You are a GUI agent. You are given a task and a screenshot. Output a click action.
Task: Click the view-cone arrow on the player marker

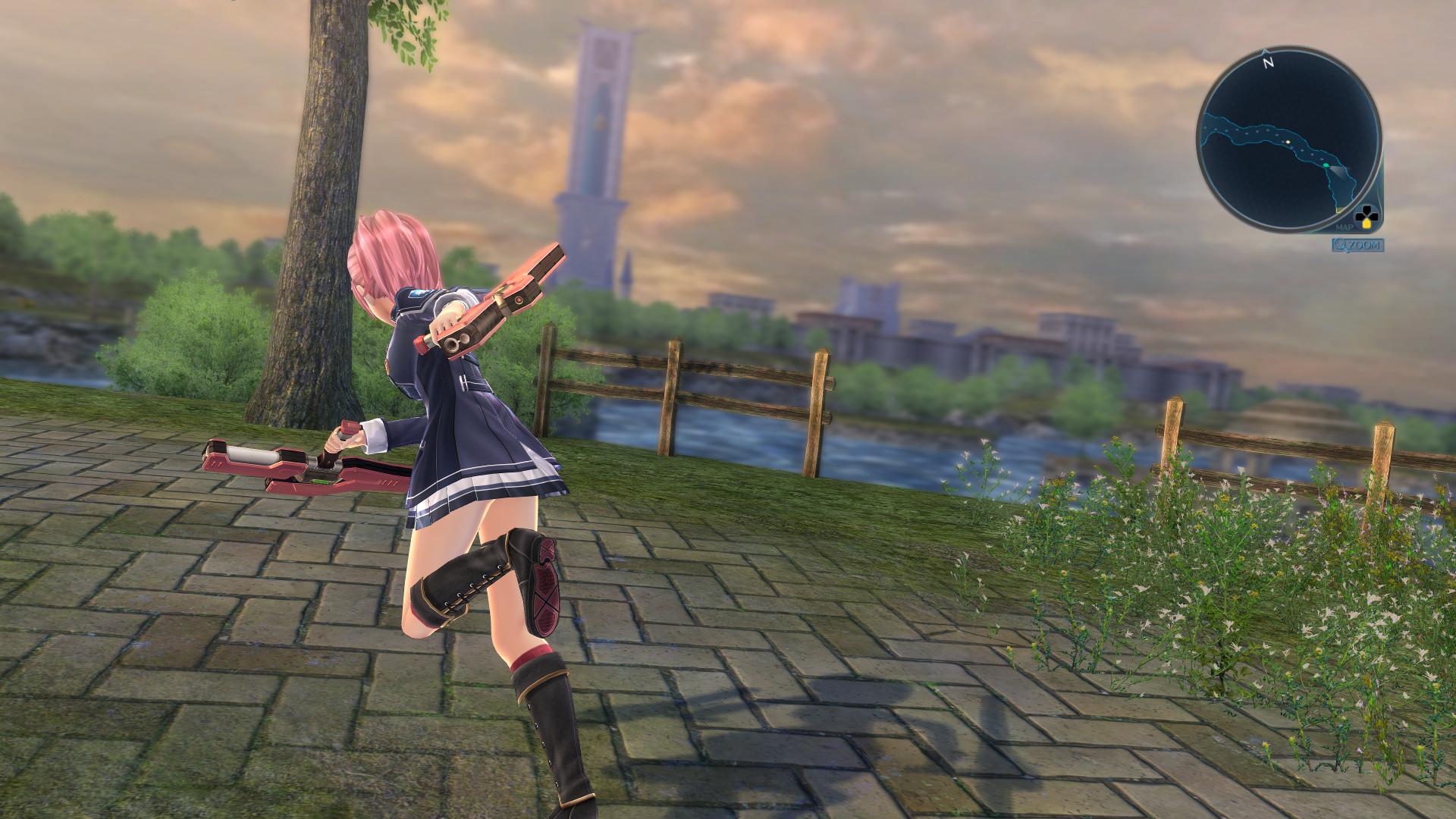(1339, 173)
